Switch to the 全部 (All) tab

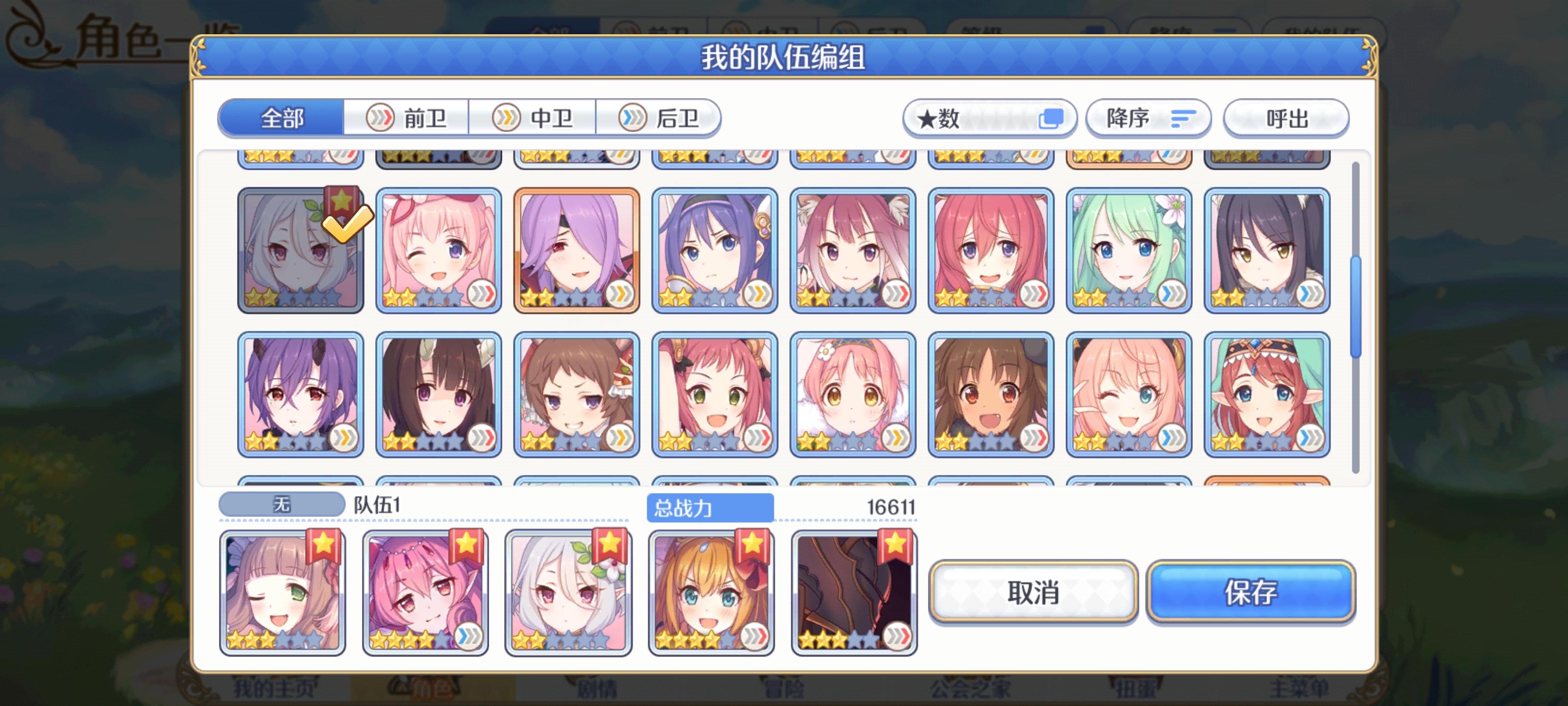click(281, 119)
